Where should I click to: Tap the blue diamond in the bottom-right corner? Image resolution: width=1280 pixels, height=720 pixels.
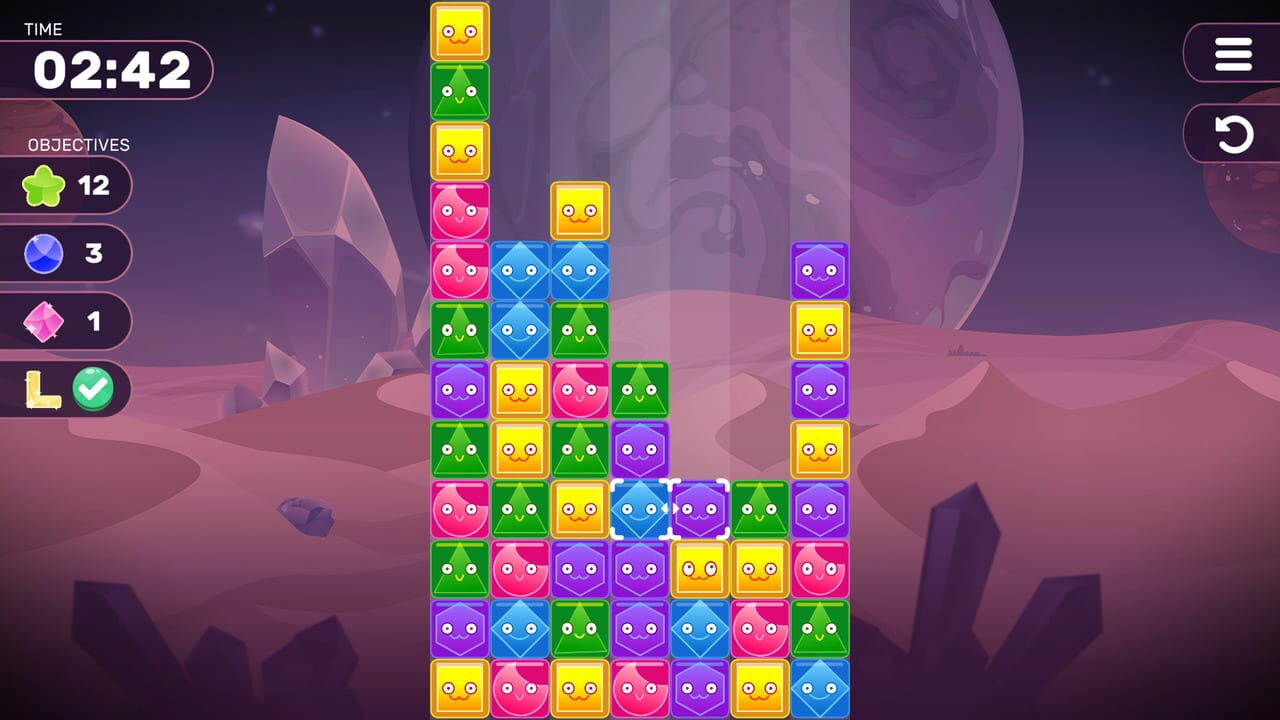point(820,689)
